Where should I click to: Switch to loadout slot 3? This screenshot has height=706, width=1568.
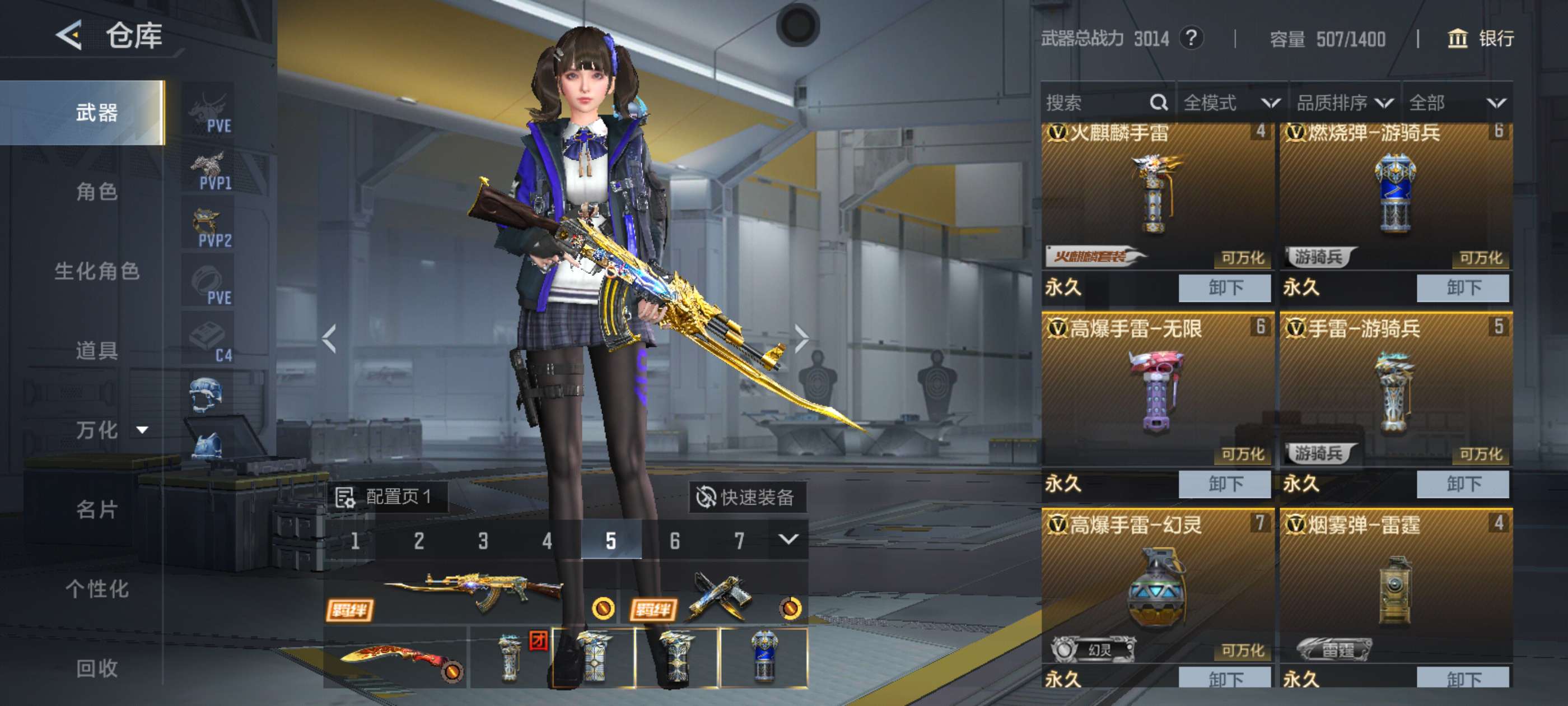coord(483,540)
